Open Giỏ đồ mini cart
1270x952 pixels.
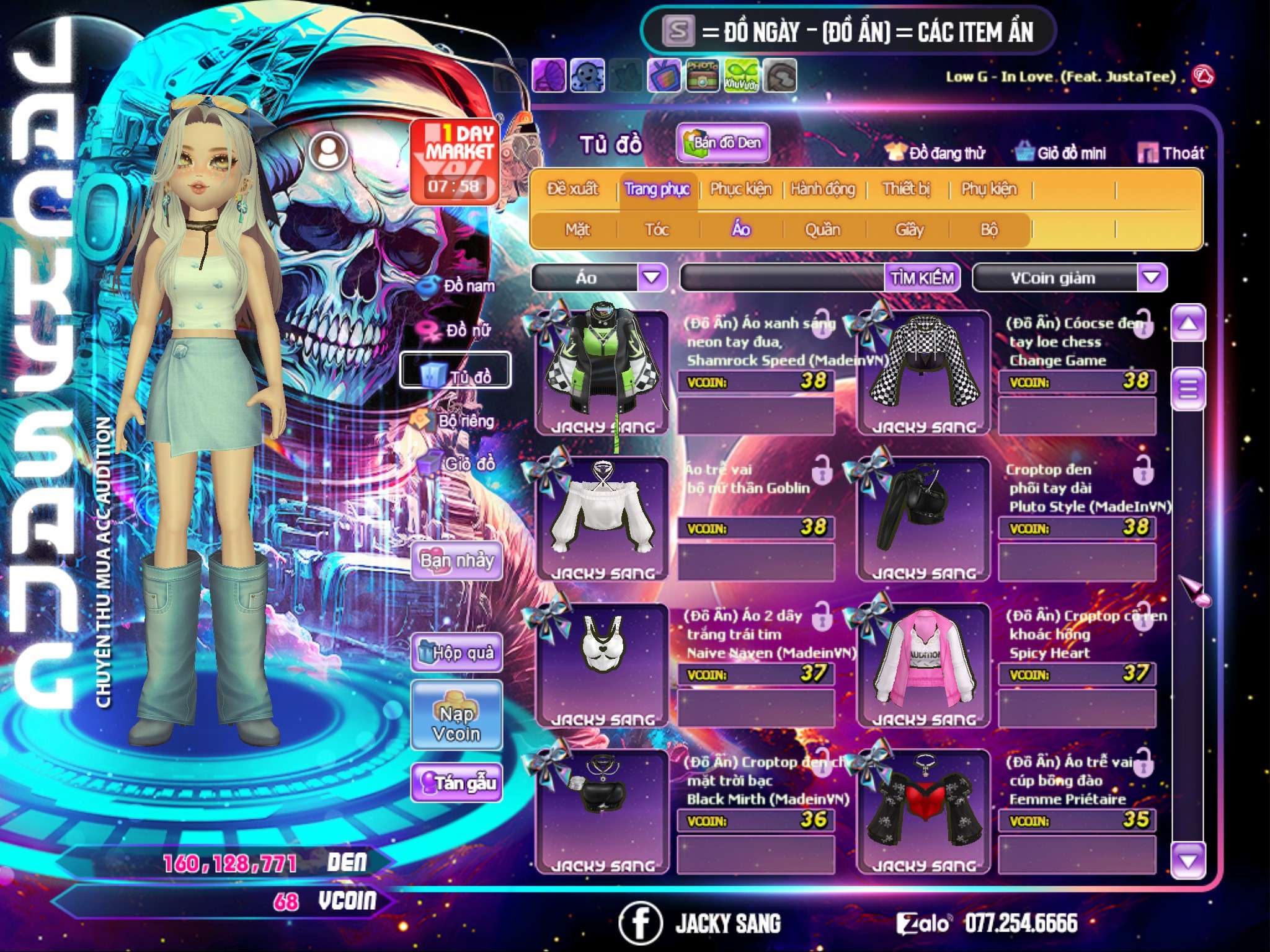(x=1061, y=153)
